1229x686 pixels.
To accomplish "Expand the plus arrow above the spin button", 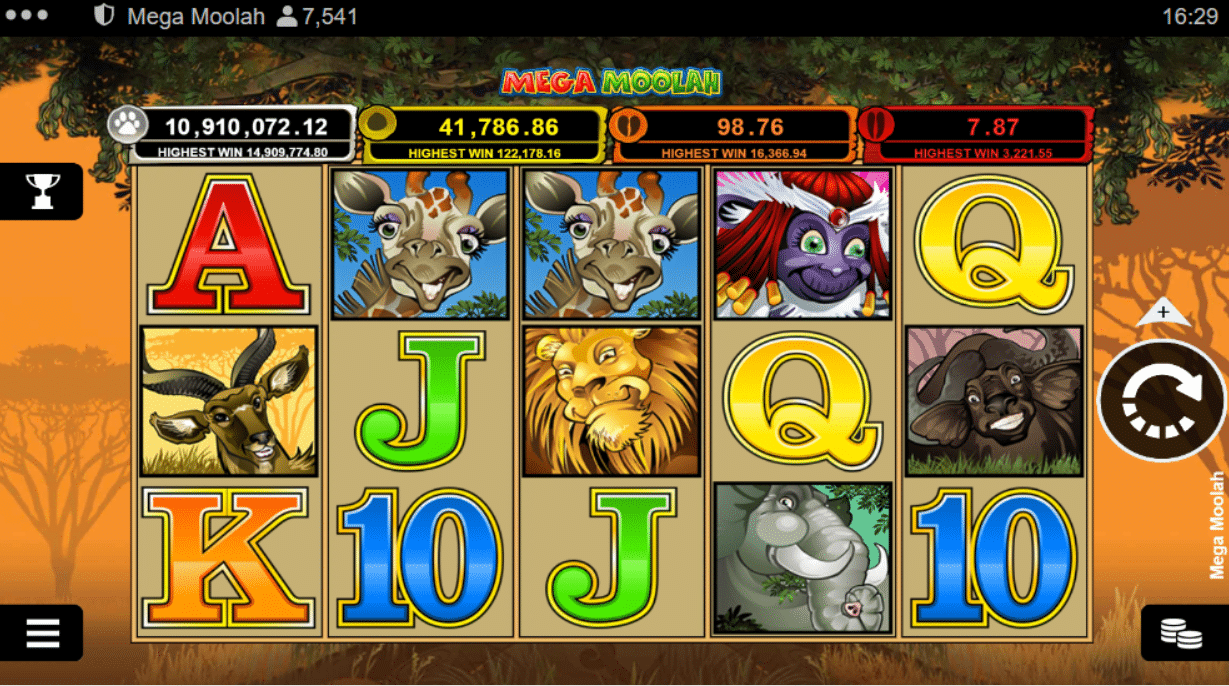I will click(x=1163, y=313).
